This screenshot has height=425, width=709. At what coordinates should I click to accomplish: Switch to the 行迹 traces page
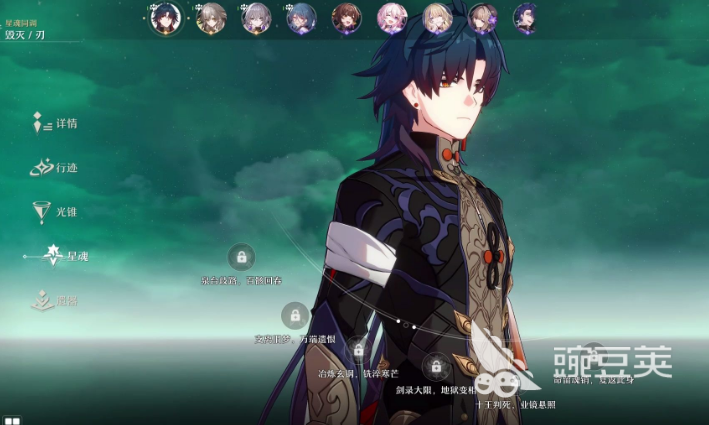click(56, 168)
